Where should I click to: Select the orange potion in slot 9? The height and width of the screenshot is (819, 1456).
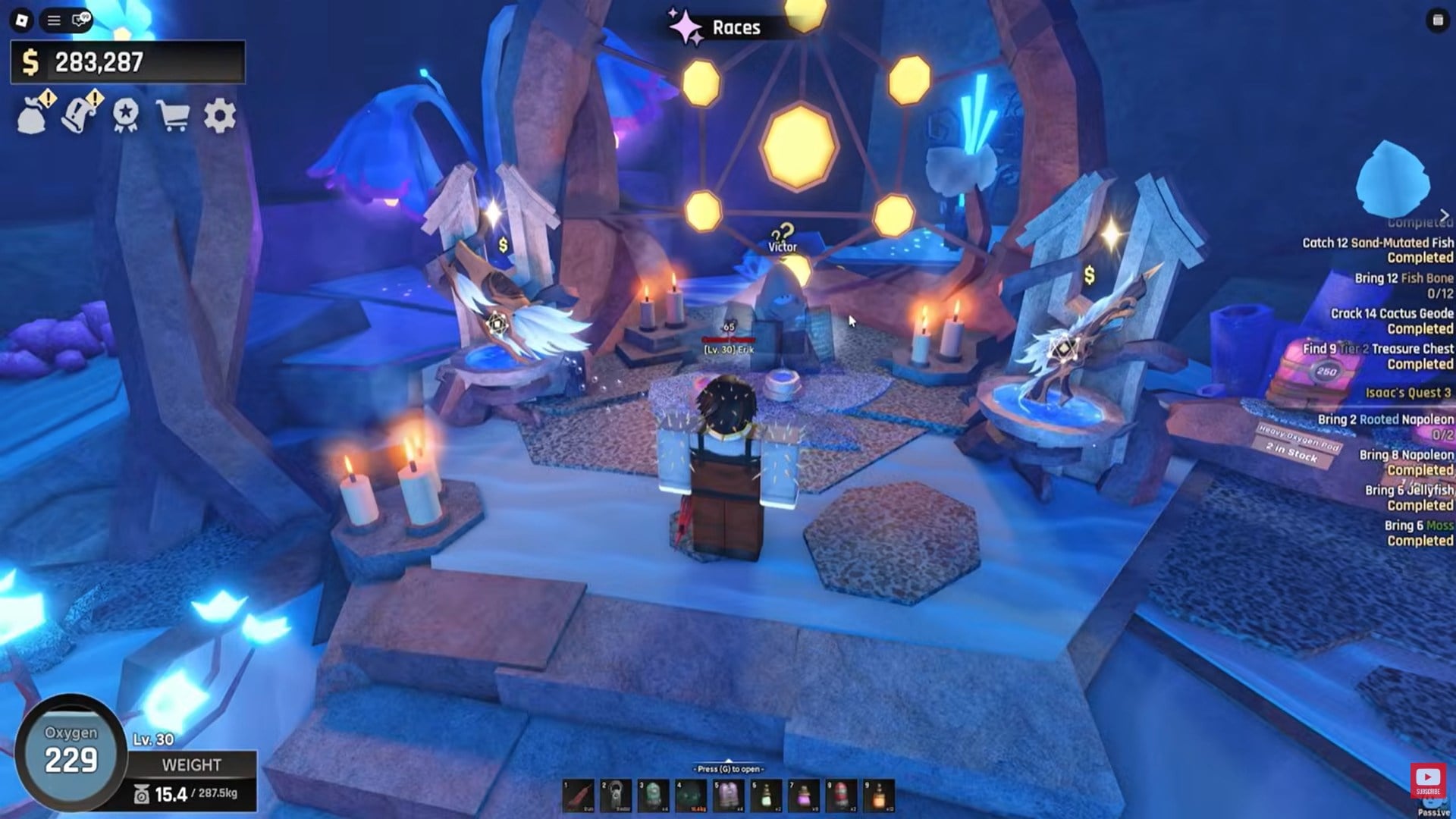coord(879,796)
